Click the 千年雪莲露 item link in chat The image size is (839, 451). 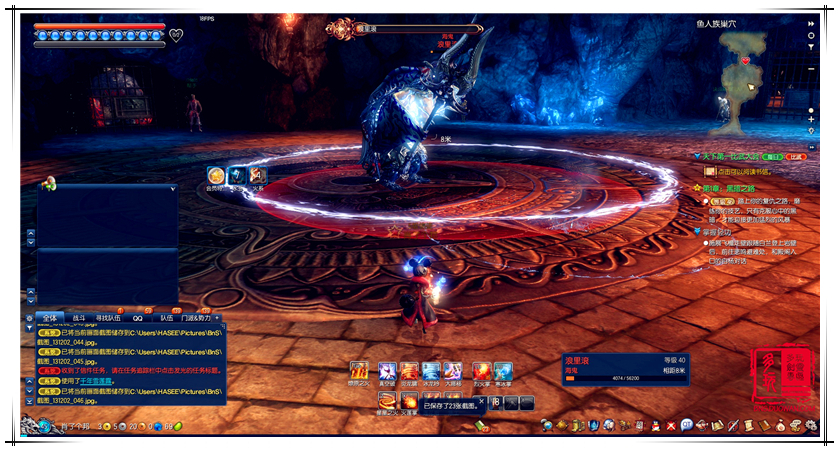(97, 379)
